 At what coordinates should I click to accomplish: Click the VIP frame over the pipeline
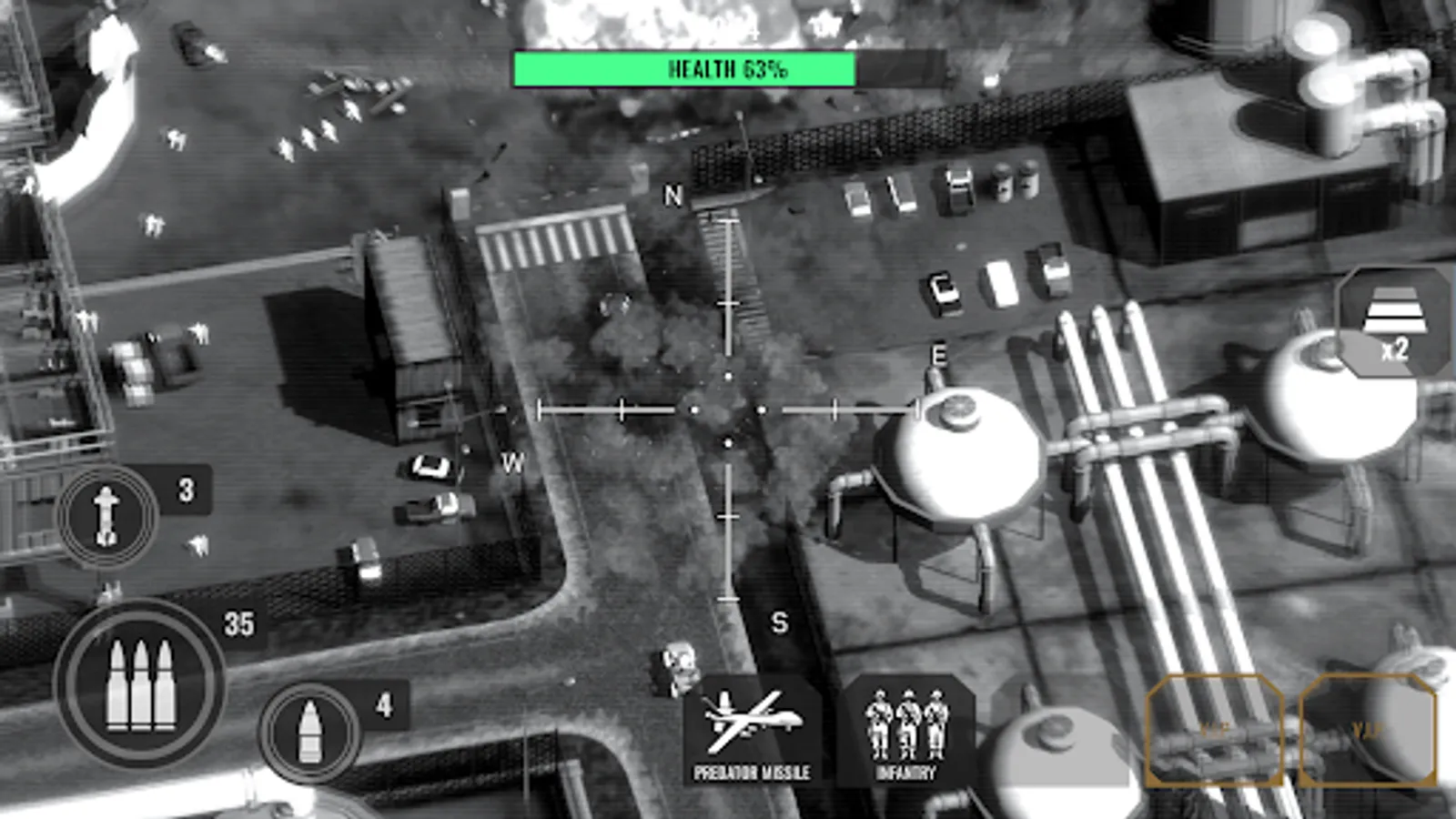pos(1217,730)
